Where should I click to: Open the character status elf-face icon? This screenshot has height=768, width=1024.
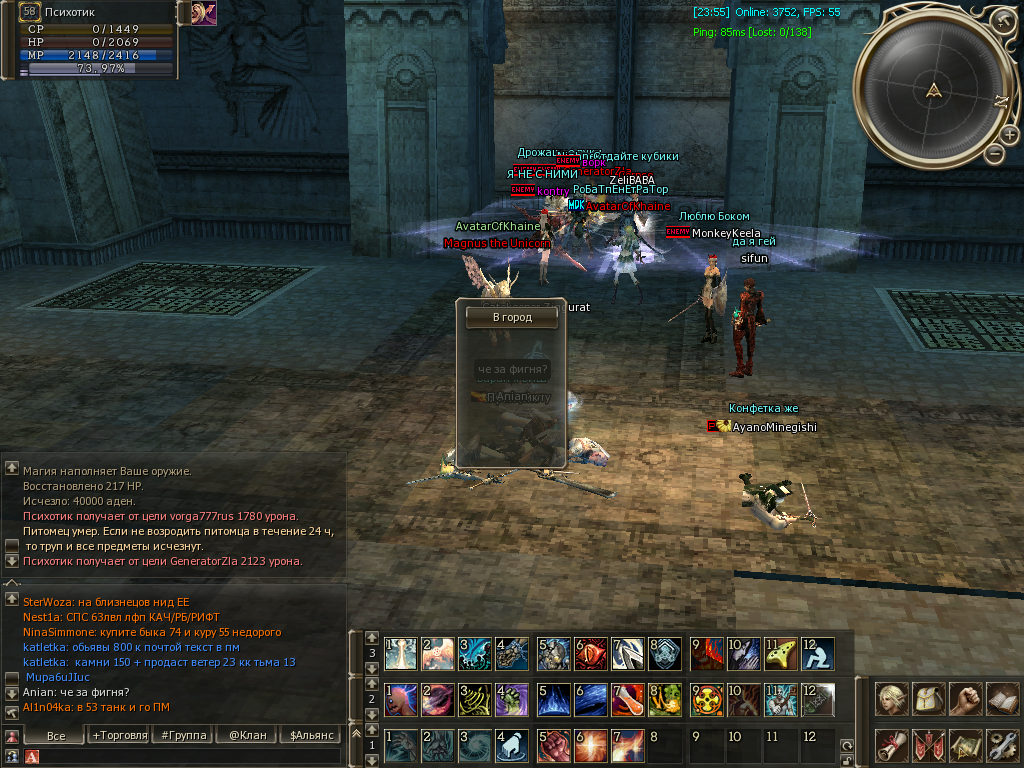892,699
